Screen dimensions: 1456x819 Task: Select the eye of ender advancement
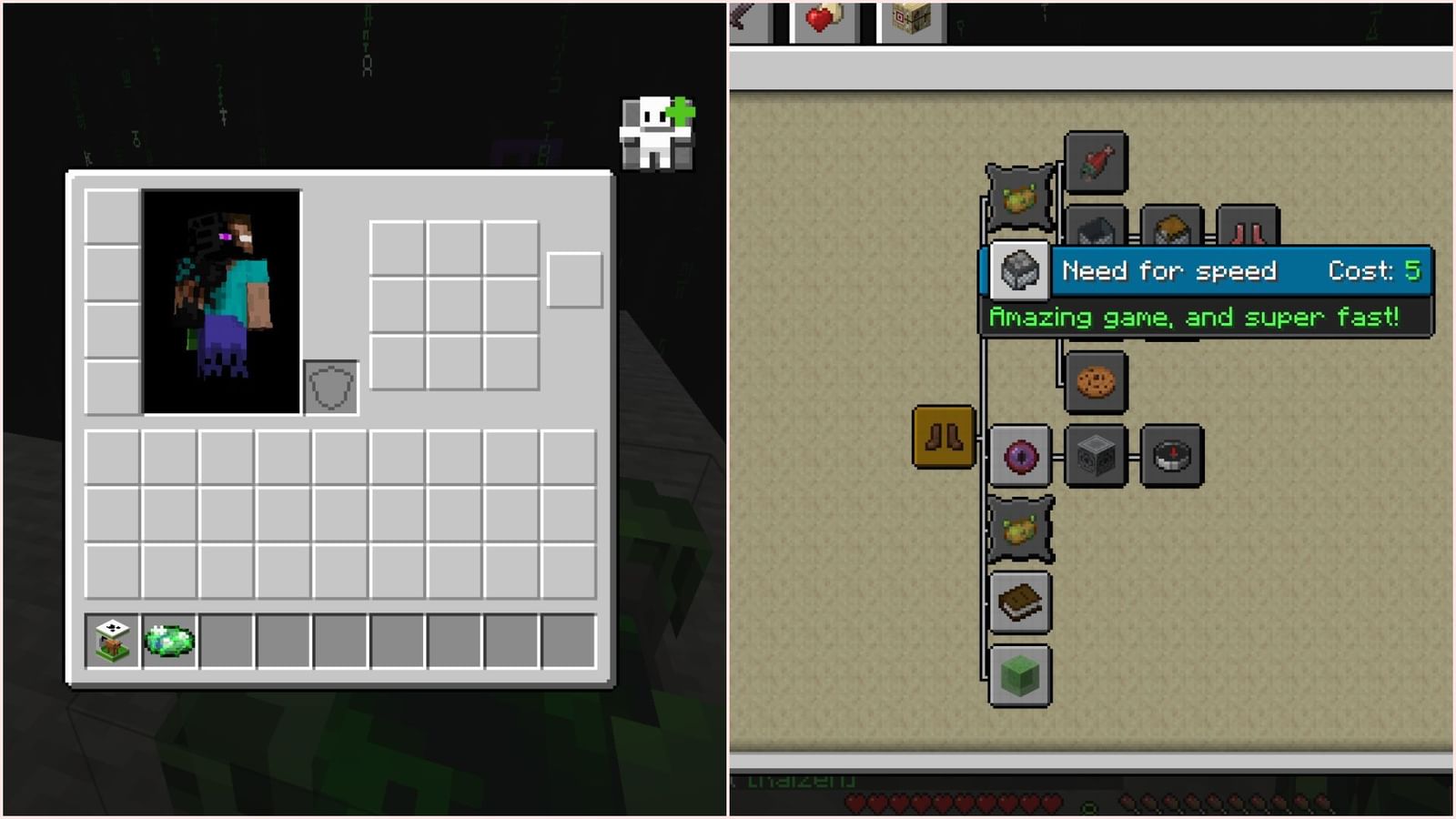click(x=1020, y=456)
